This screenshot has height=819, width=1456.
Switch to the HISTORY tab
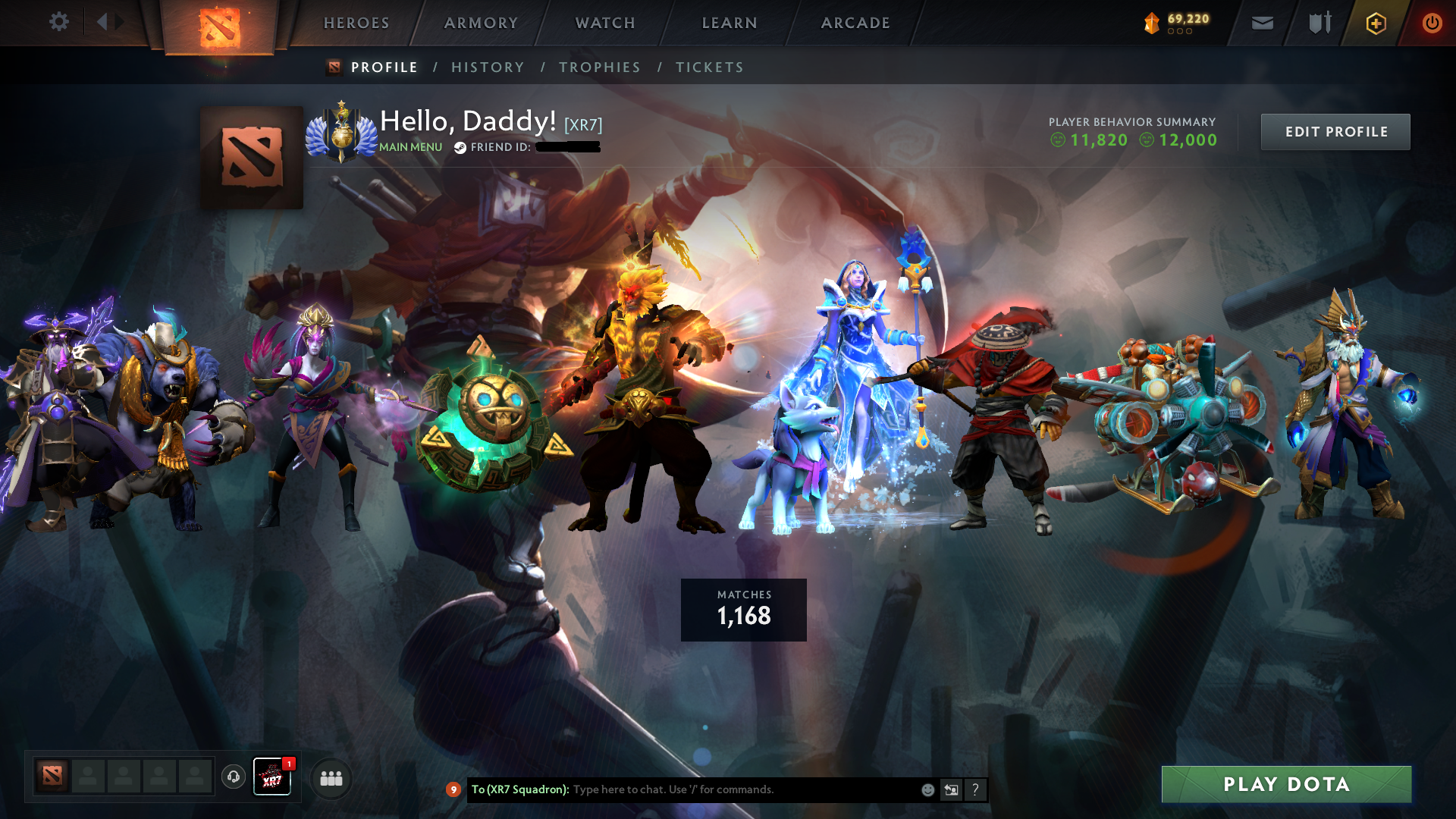coord(488,67)
